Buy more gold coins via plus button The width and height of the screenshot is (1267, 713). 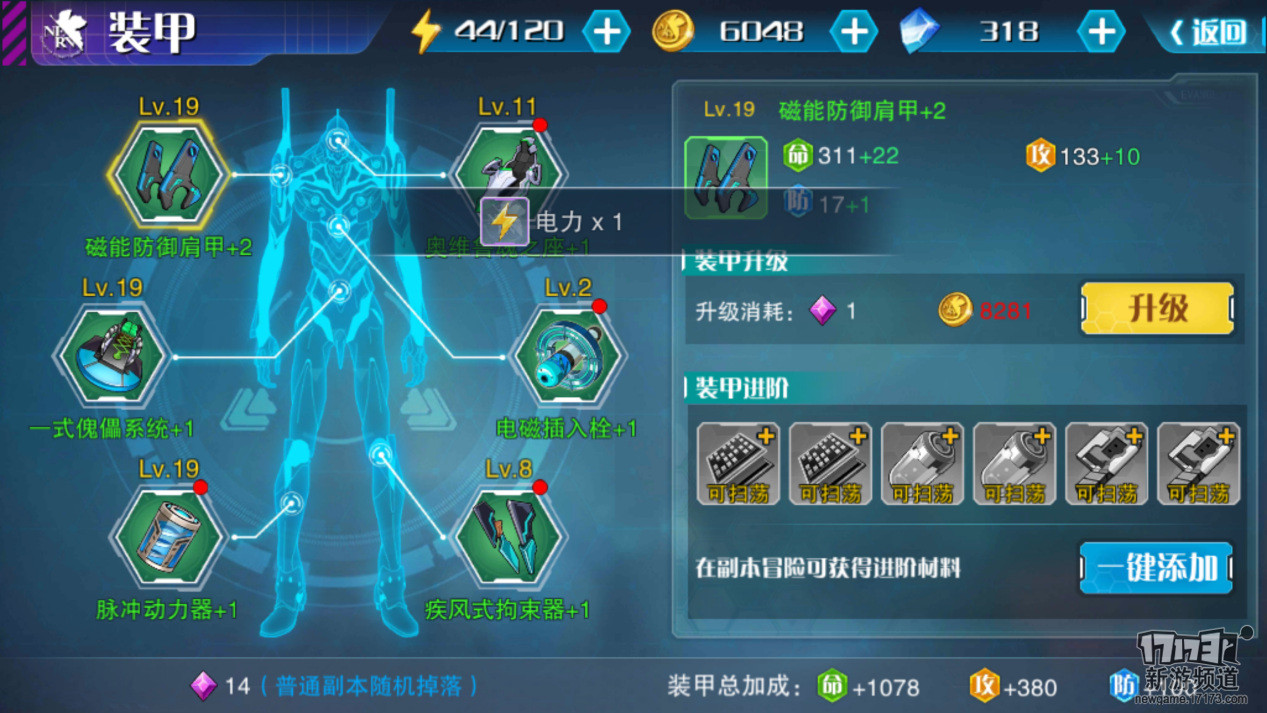(x=853, y=32)
